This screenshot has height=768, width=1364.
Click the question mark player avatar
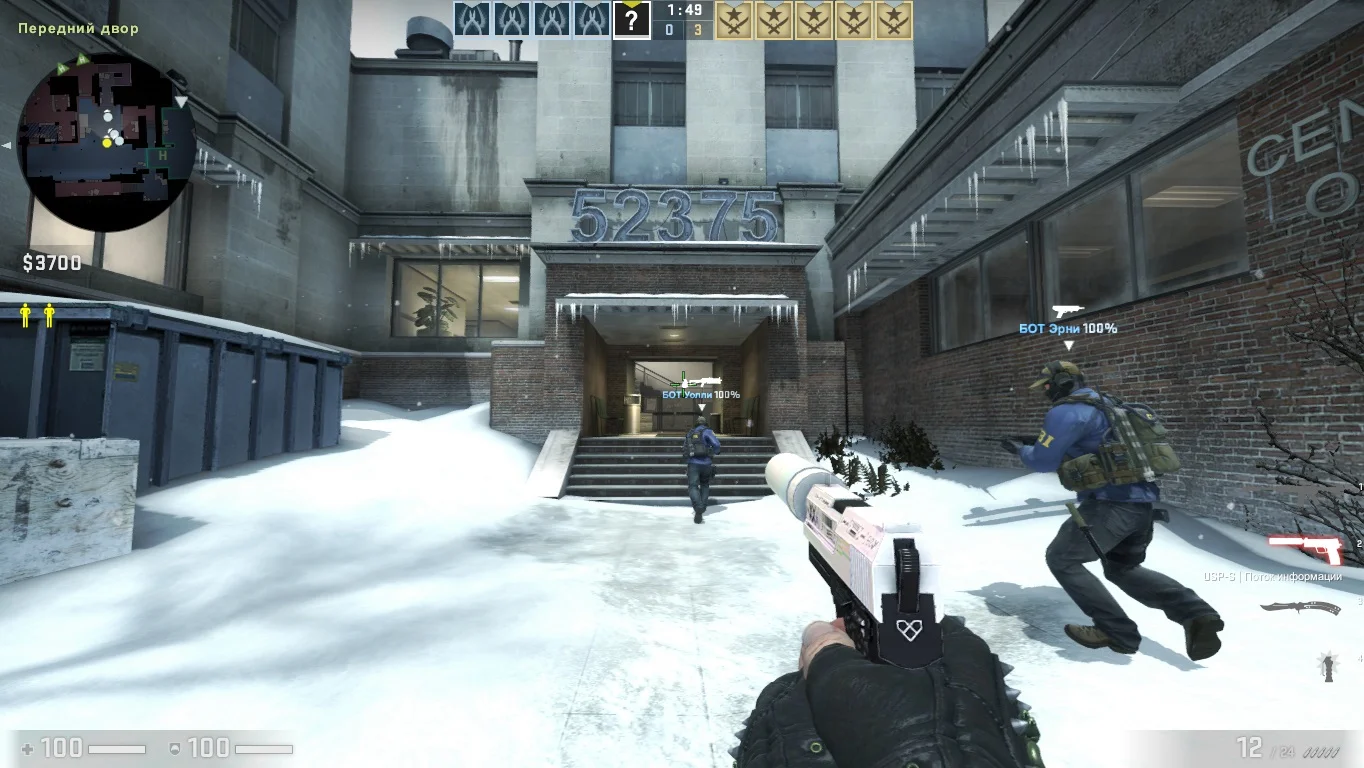pyautogui.click(x=631, y=20)
